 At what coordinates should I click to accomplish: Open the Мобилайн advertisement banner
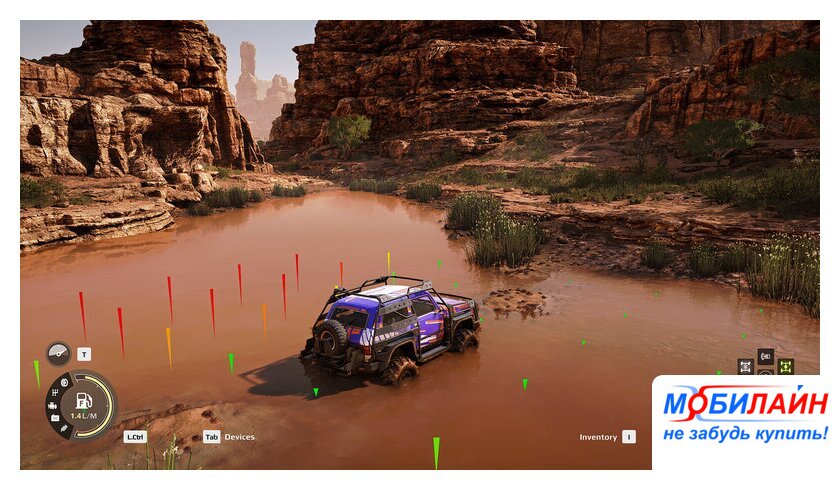click(744, 418)
